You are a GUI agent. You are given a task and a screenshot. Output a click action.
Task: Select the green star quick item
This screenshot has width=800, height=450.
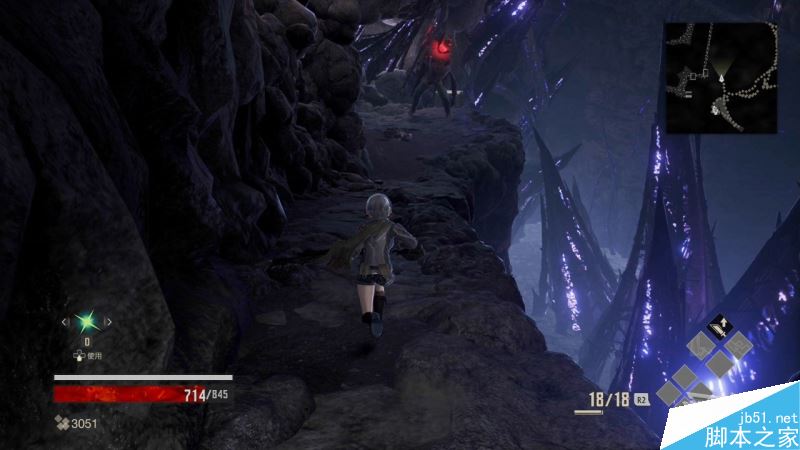(87, 321)
